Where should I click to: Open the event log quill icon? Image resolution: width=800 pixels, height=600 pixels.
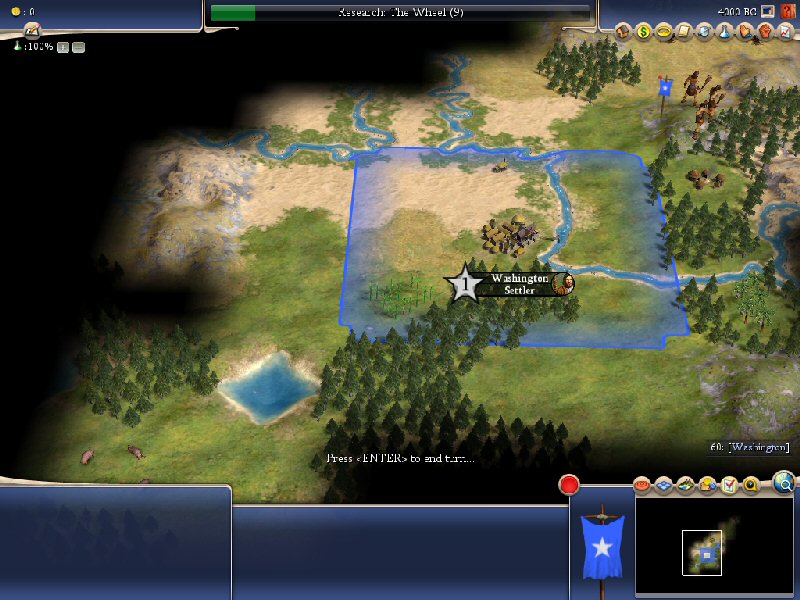point(31,30)
